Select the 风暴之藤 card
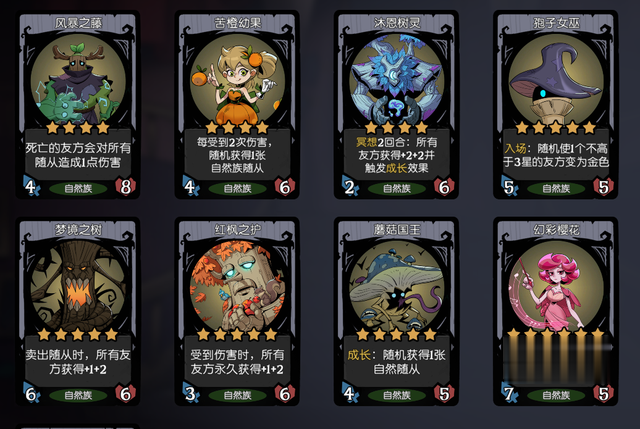 point(77,100)
